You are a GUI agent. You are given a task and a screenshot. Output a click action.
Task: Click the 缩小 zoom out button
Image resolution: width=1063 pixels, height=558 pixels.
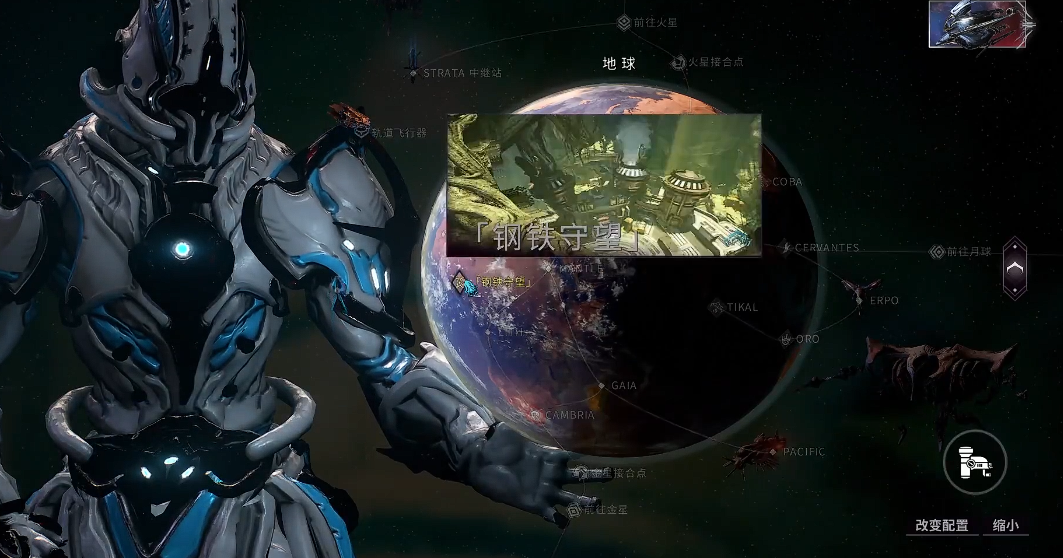click(x=1005, y=525)
